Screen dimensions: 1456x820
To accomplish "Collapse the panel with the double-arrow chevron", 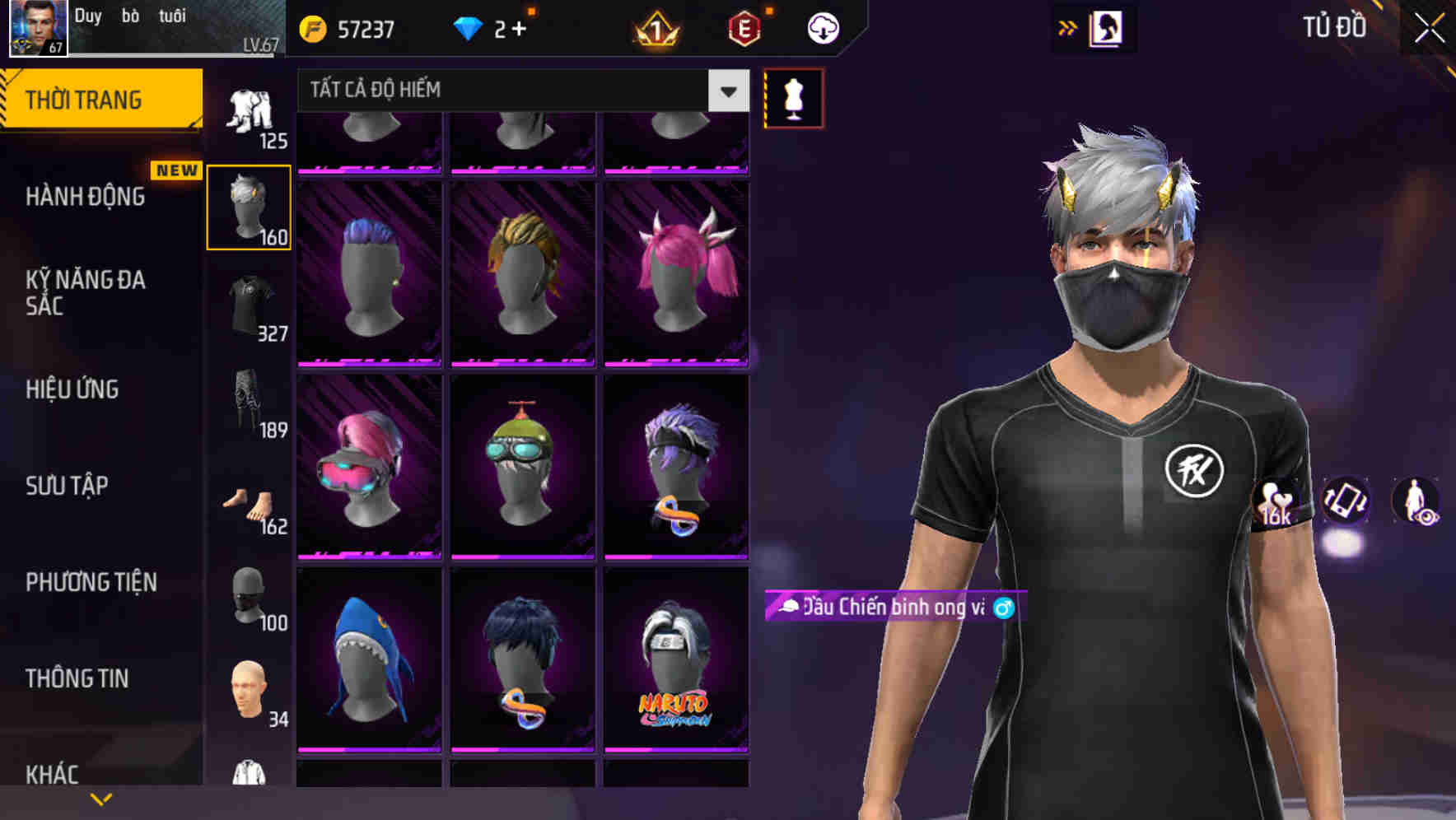I will coord(1068,26).
